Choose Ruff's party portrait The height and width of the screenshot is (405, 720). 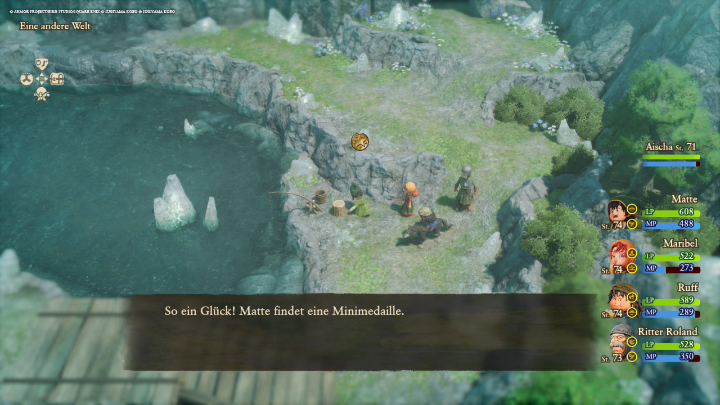coord(618,299)
